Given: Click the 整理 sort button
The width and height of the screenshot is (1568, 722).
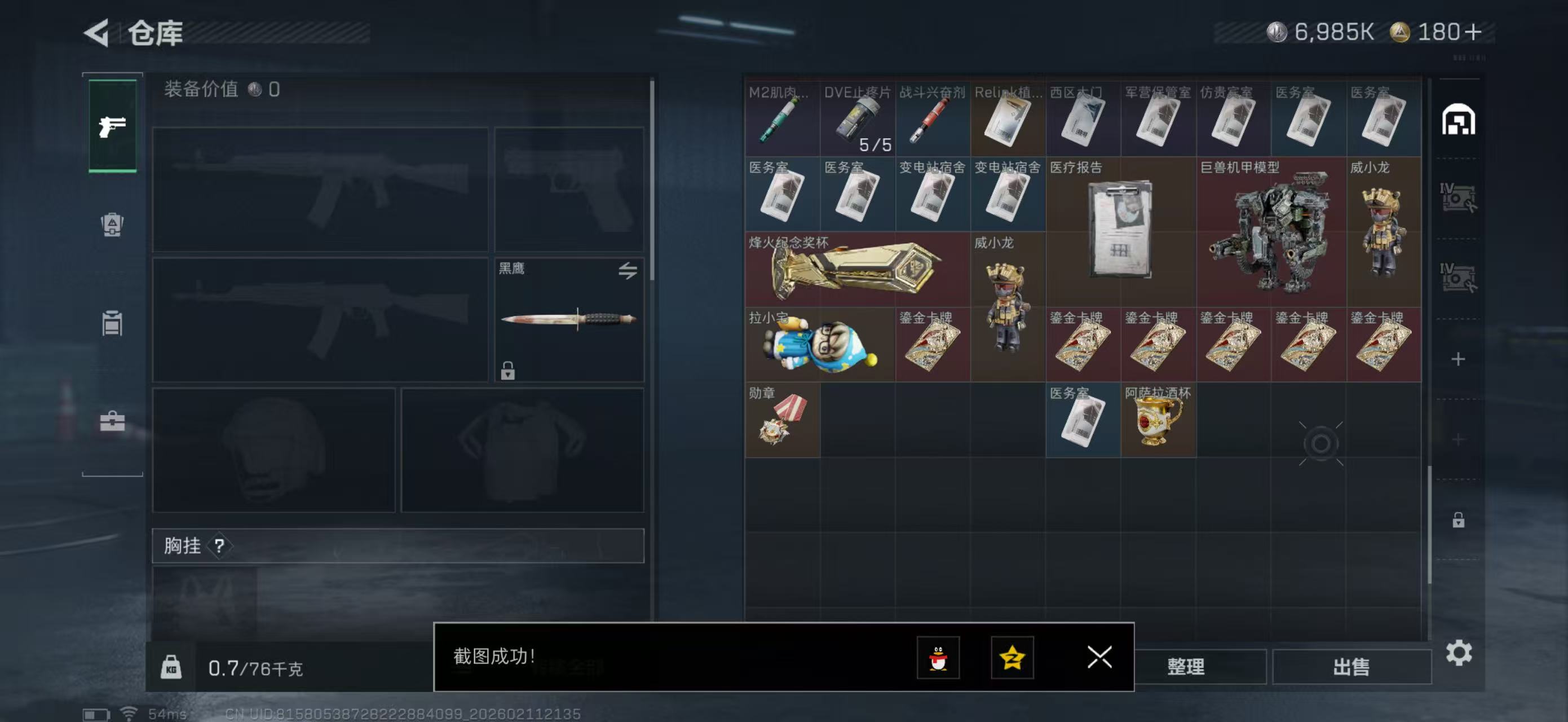Looking at the screenshot, I should (x=1185, y=667).
